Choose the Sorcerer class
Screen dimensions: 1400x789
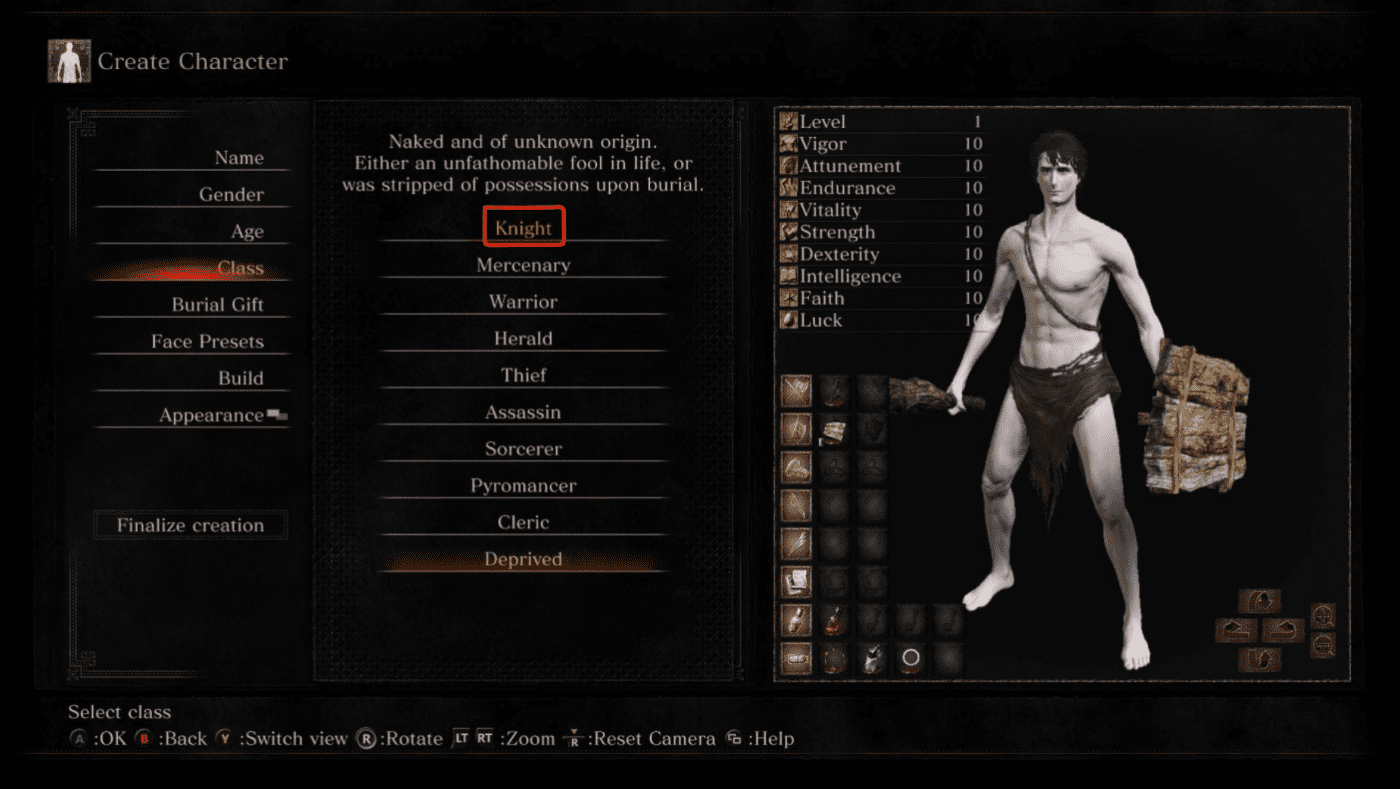pyautogui.click(x=523, y=450)
